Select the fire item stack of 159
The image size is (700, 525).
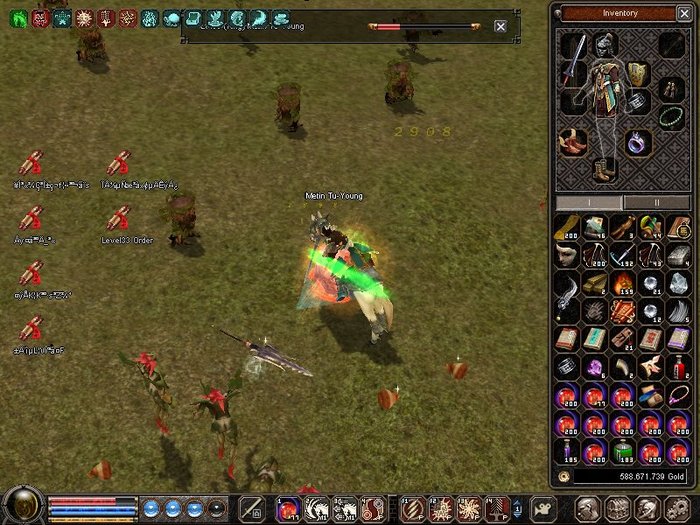tap(622, 283)
